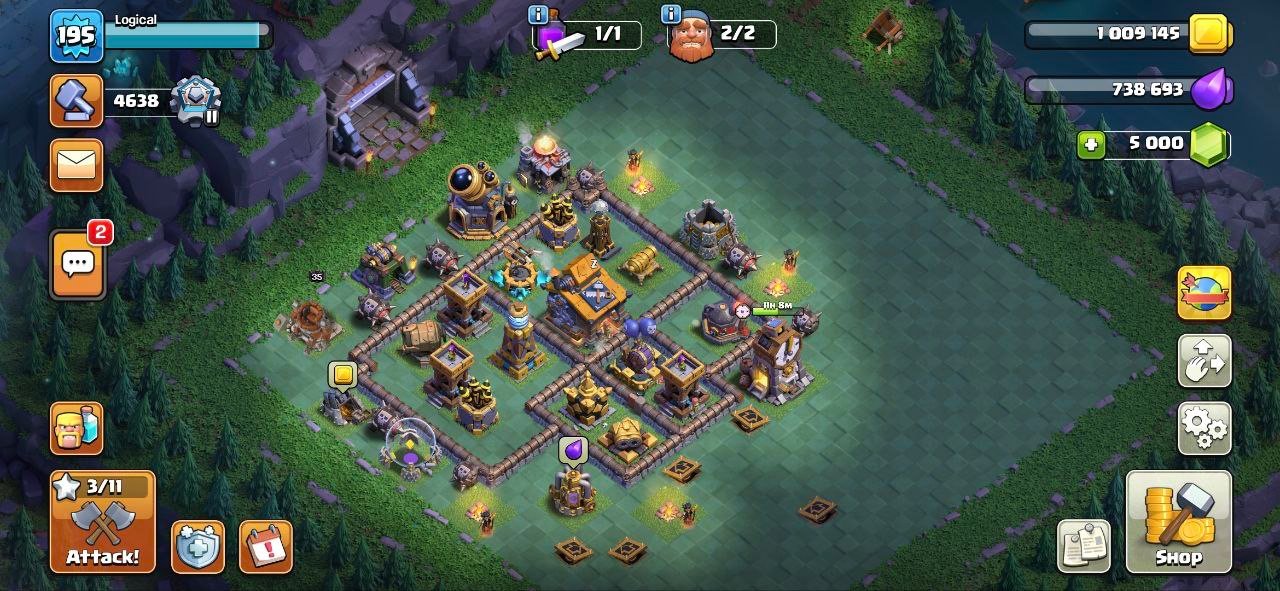This screenshot has height=591, width=1280.
Task: Open the league badge beside trophies
Action: click(195, 100)
